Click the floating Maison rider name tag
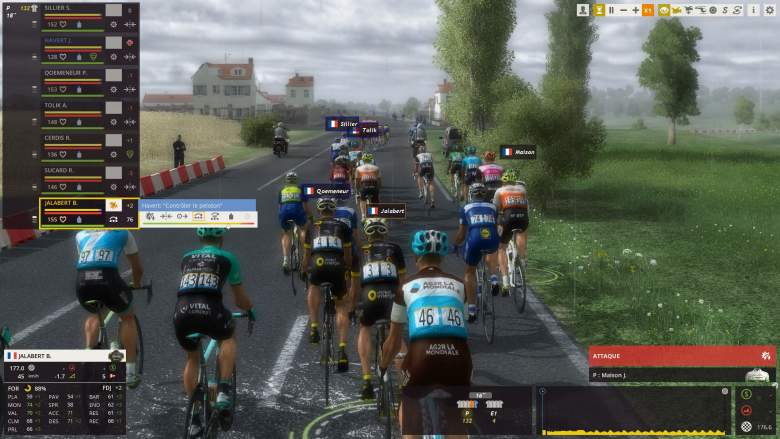 (518, 152)
